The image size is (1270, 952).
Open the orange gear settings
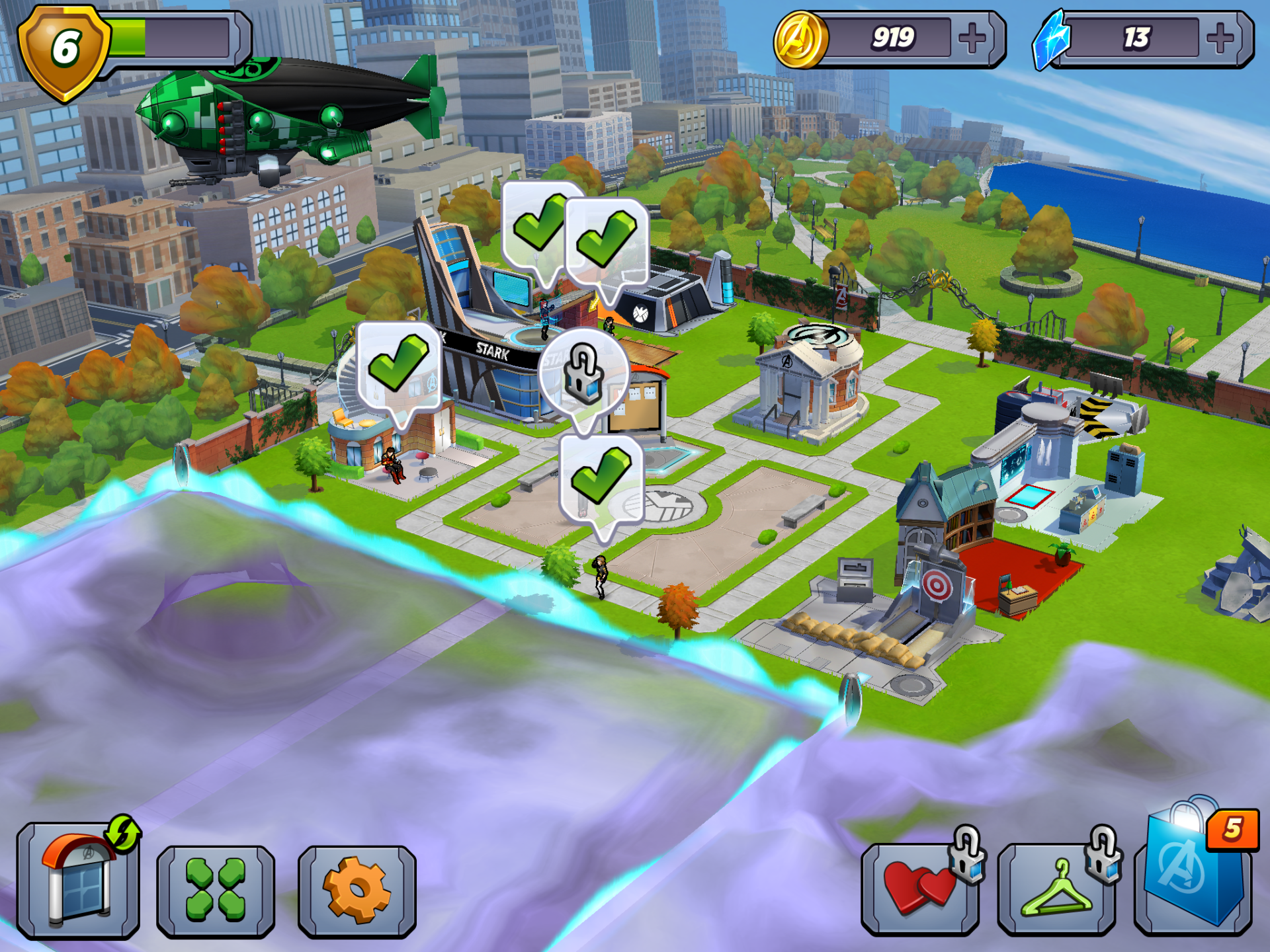coord(357,890)
